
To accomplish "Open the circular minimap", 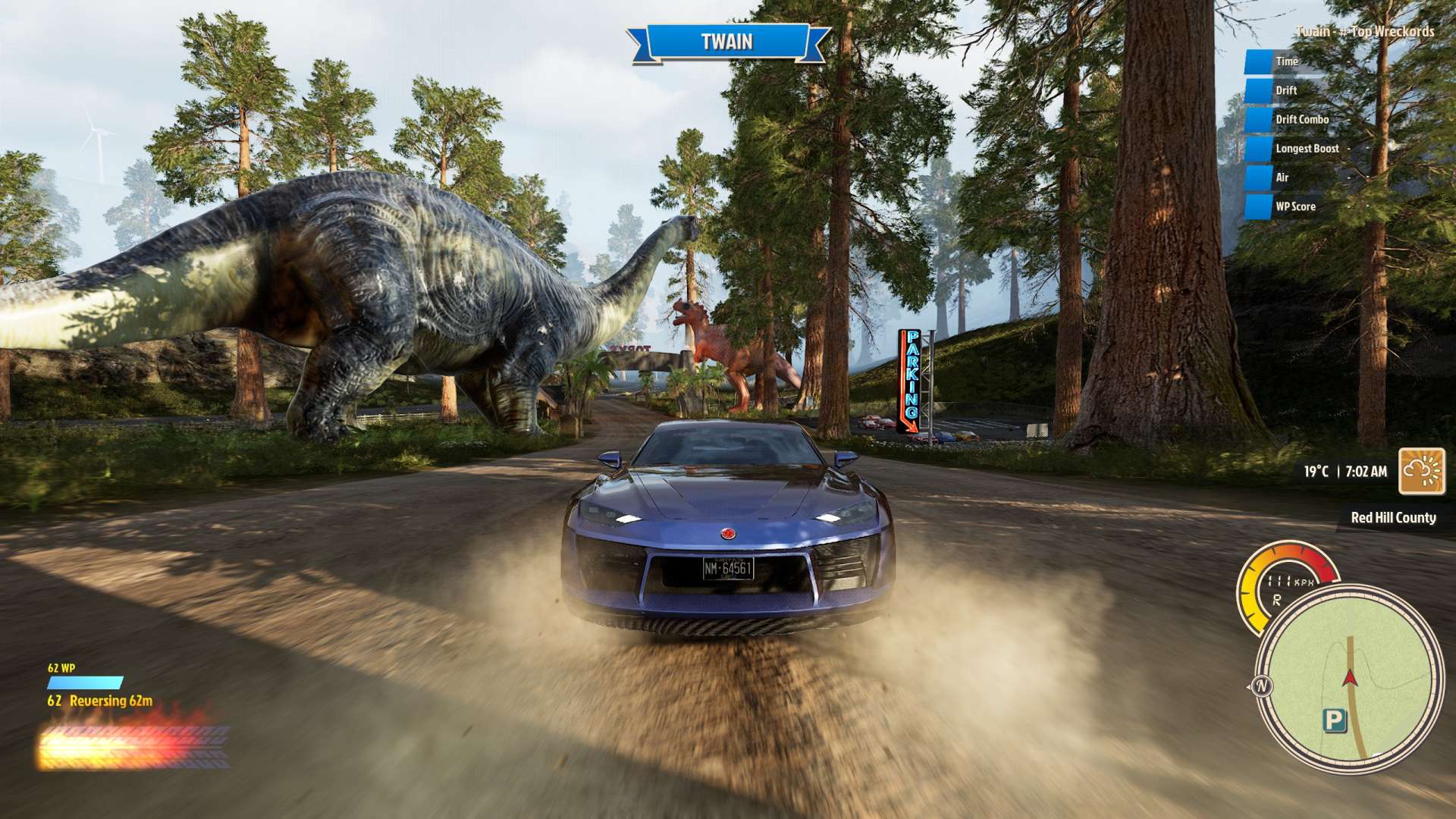I will (x=1349, y=679).
